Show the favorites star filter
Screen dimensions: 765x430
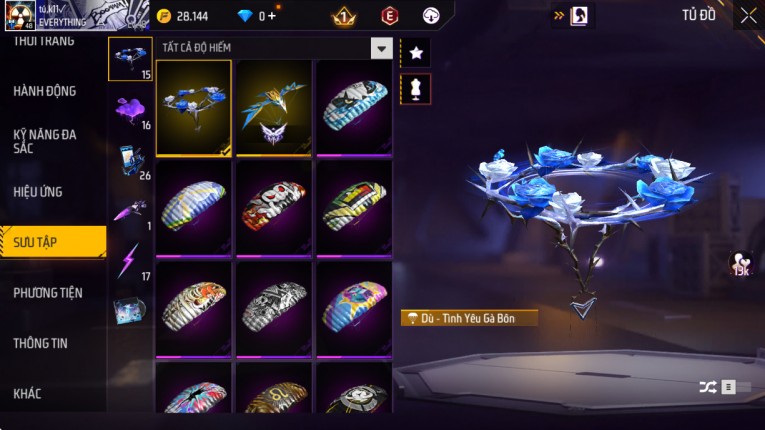[x=415, y=52]
